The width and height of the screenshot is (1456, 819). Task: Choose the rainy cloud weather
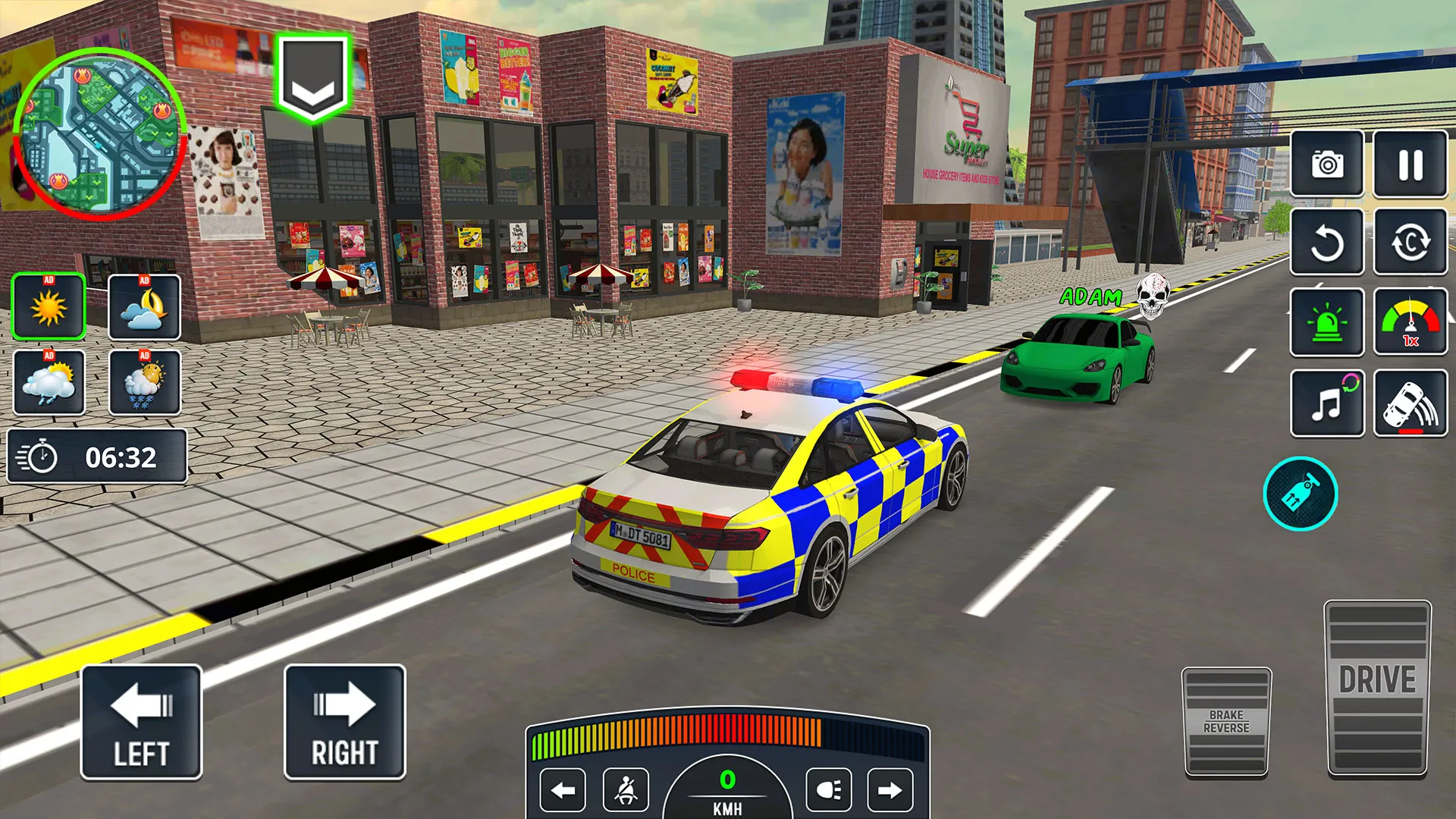49,382
